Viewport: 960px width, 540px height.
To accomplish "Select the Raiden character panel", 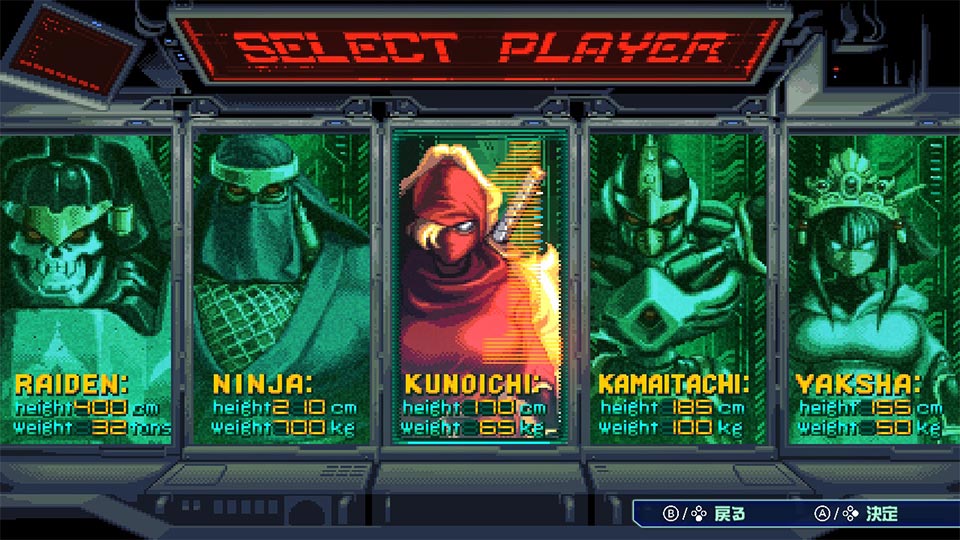I will (85, 285).
